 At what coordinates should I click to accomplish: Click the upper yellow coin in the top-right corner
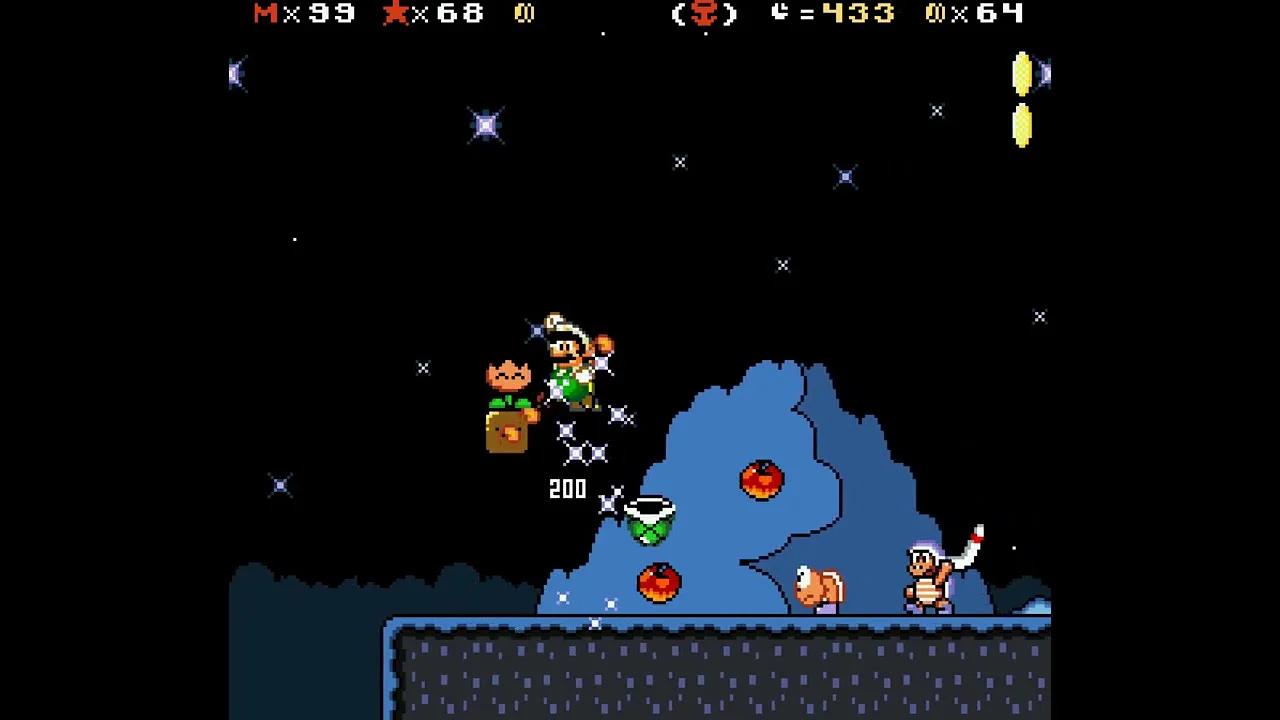coord(1023,75)
